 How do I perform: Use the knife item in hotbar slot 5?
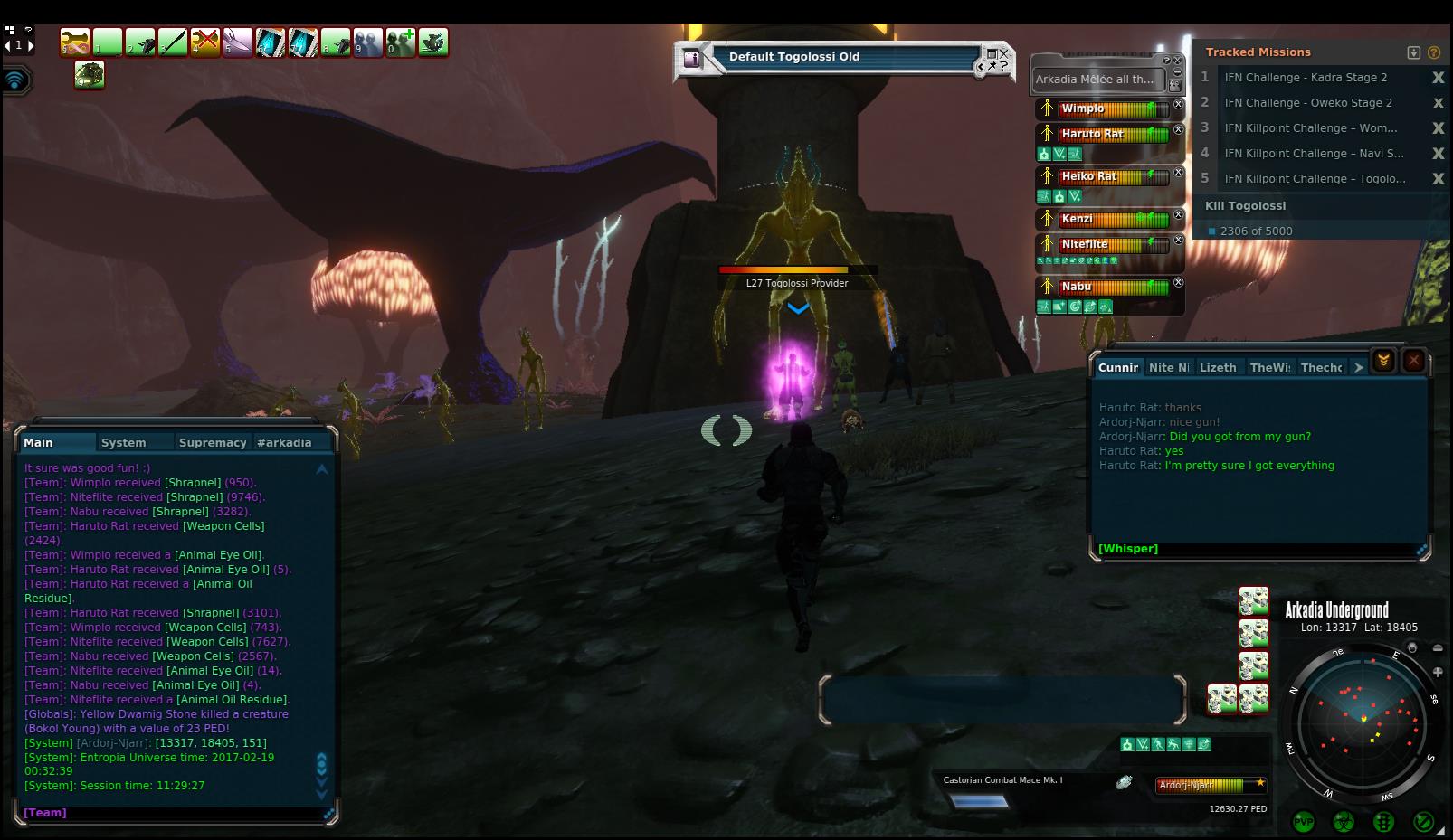238,42
